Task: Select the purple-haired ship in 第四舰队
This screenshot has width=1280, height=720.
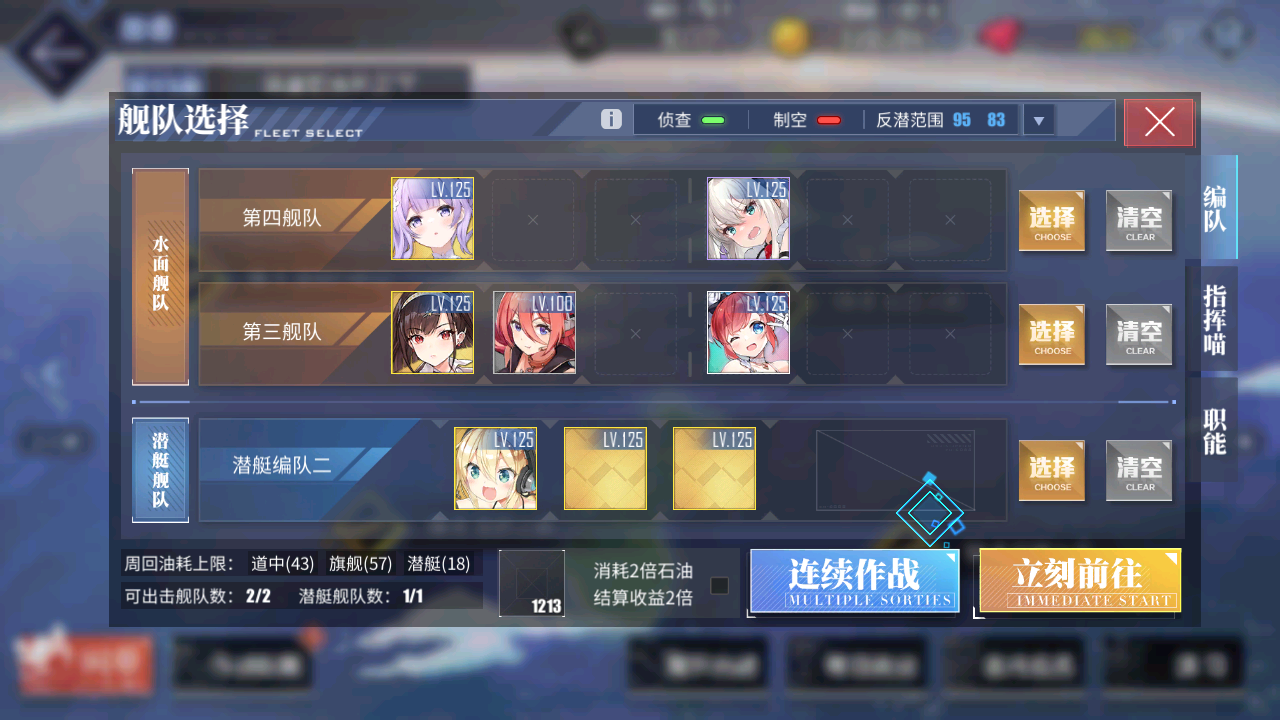Action: point(432,219)
